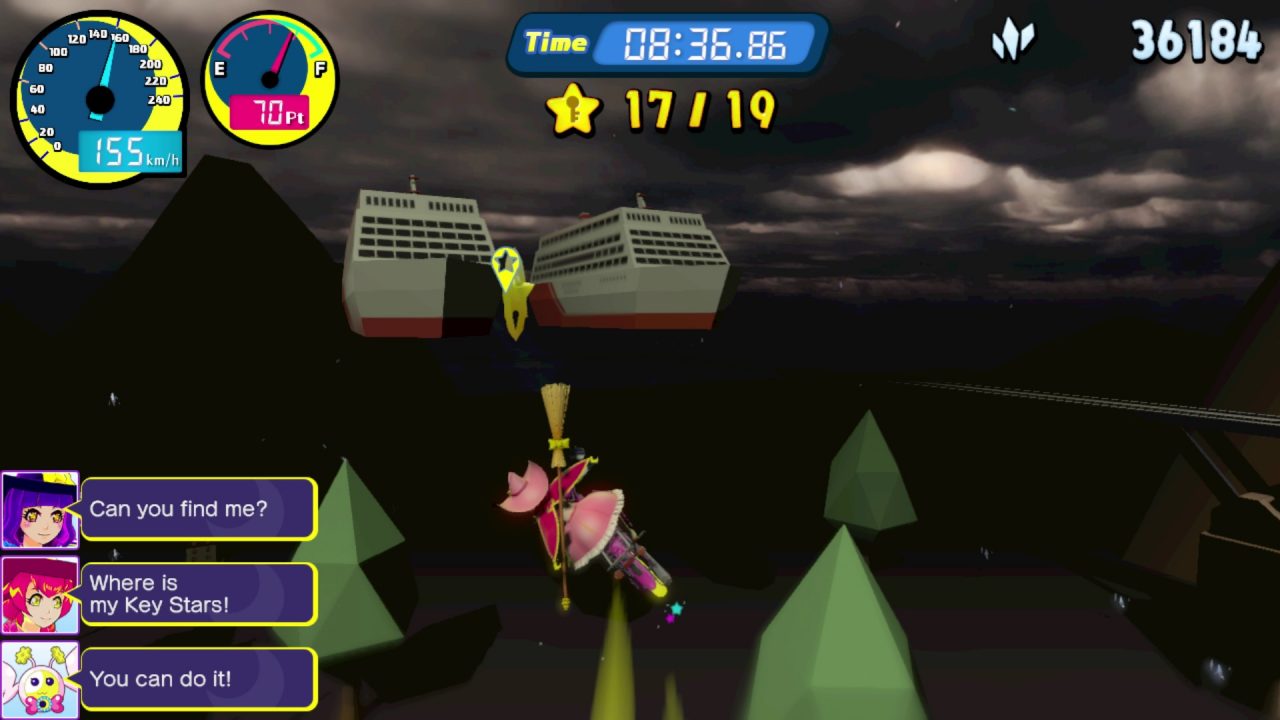1280x720 pixels.
Task: Click the crystal icon beside the score
Action: click(x=1012, y=42)
